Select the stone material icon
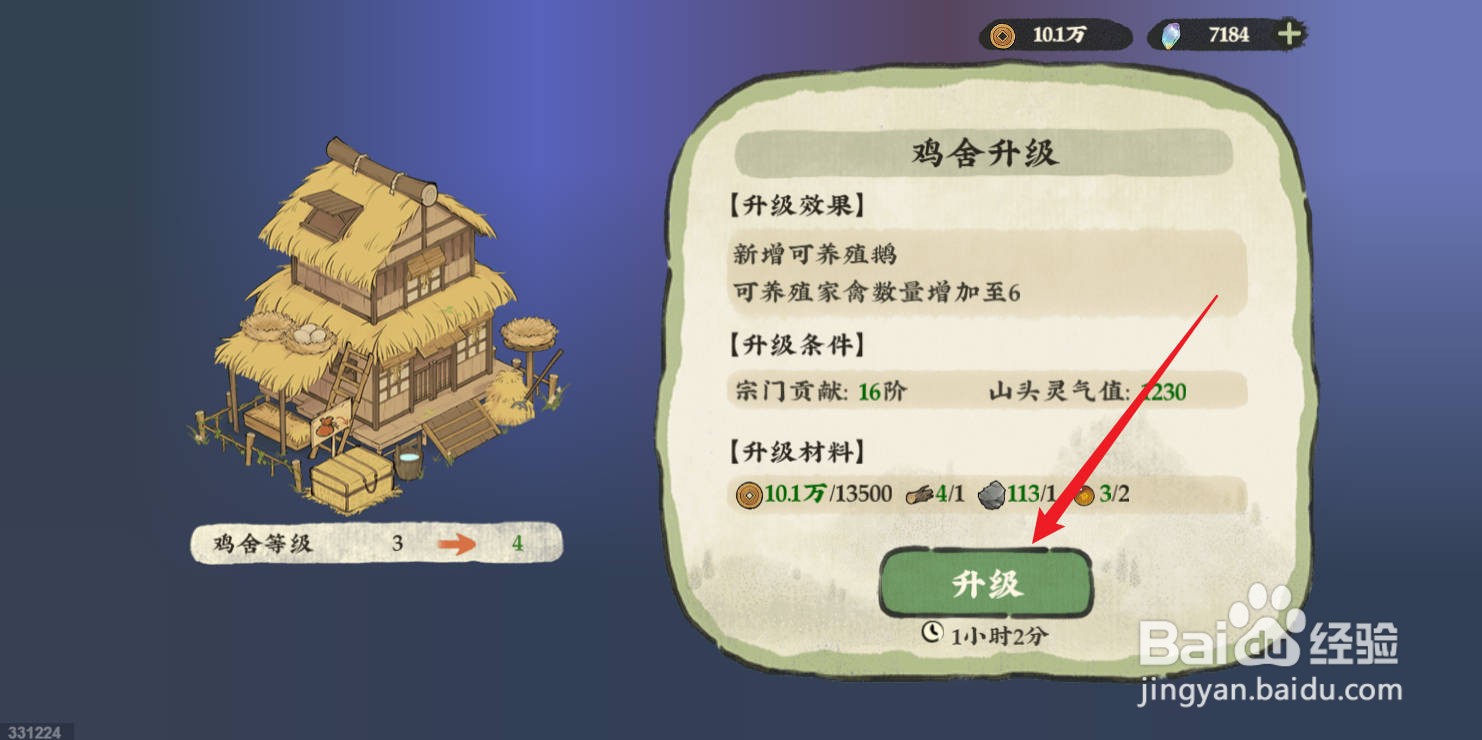This screenshot has width=1482, height=740. click(993, 493)
